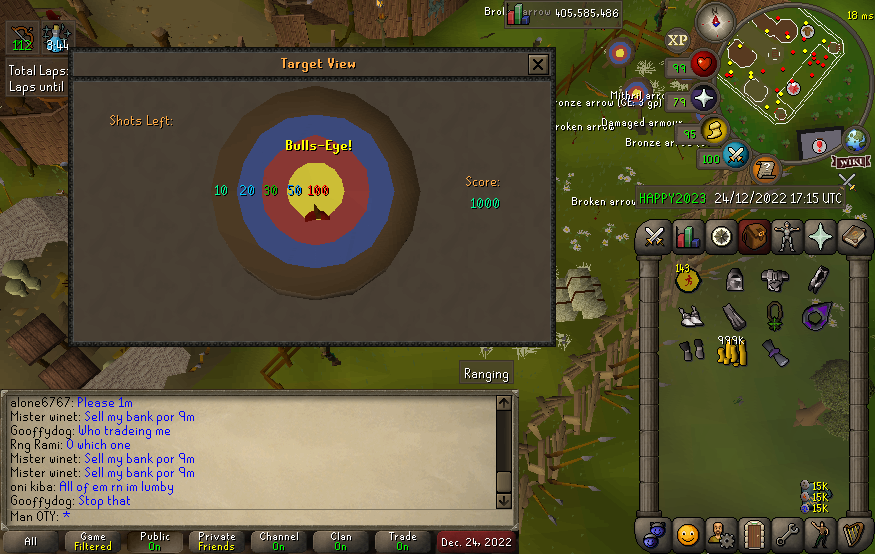Switch to the Skills tab
The height and width of the screenshot is (554, 875).
pyautogui.click(x=687, y=237)
